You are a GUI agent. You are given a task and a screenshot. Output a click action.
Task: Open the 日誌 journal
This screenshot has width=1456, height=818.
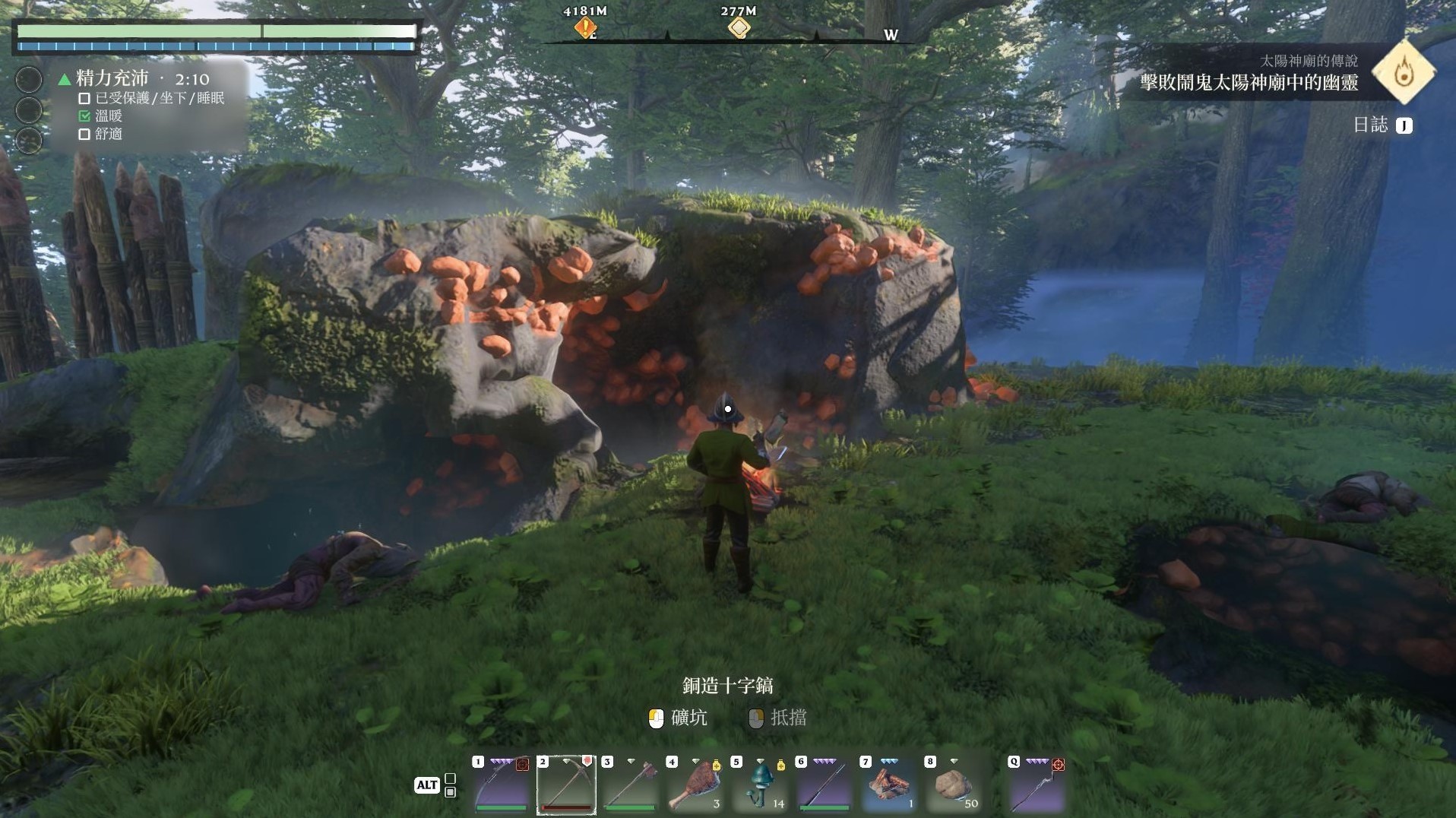[1382, 125]
